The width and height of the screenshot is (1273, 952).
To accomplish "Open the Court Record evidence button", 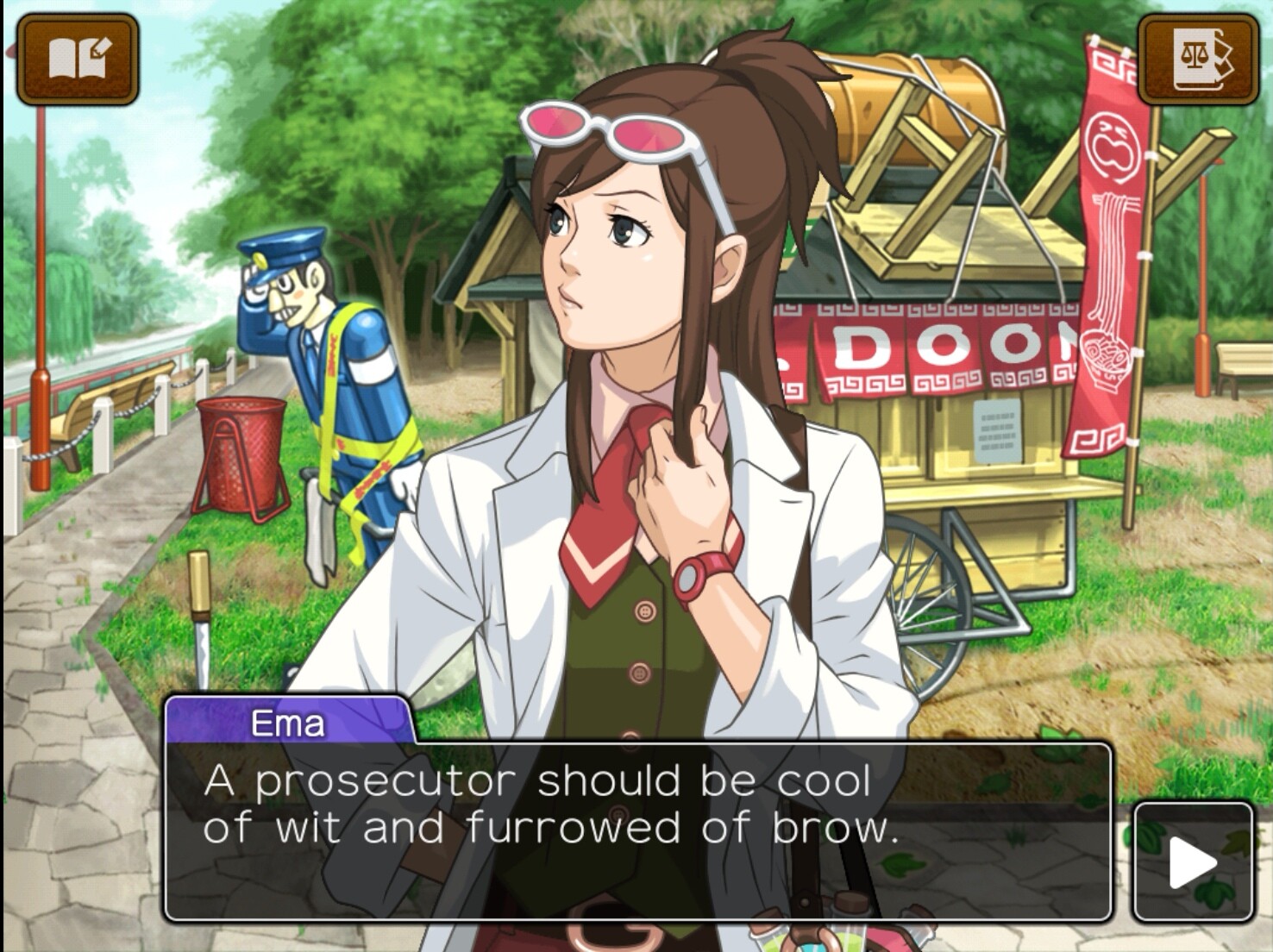I will pos(1197,59).
